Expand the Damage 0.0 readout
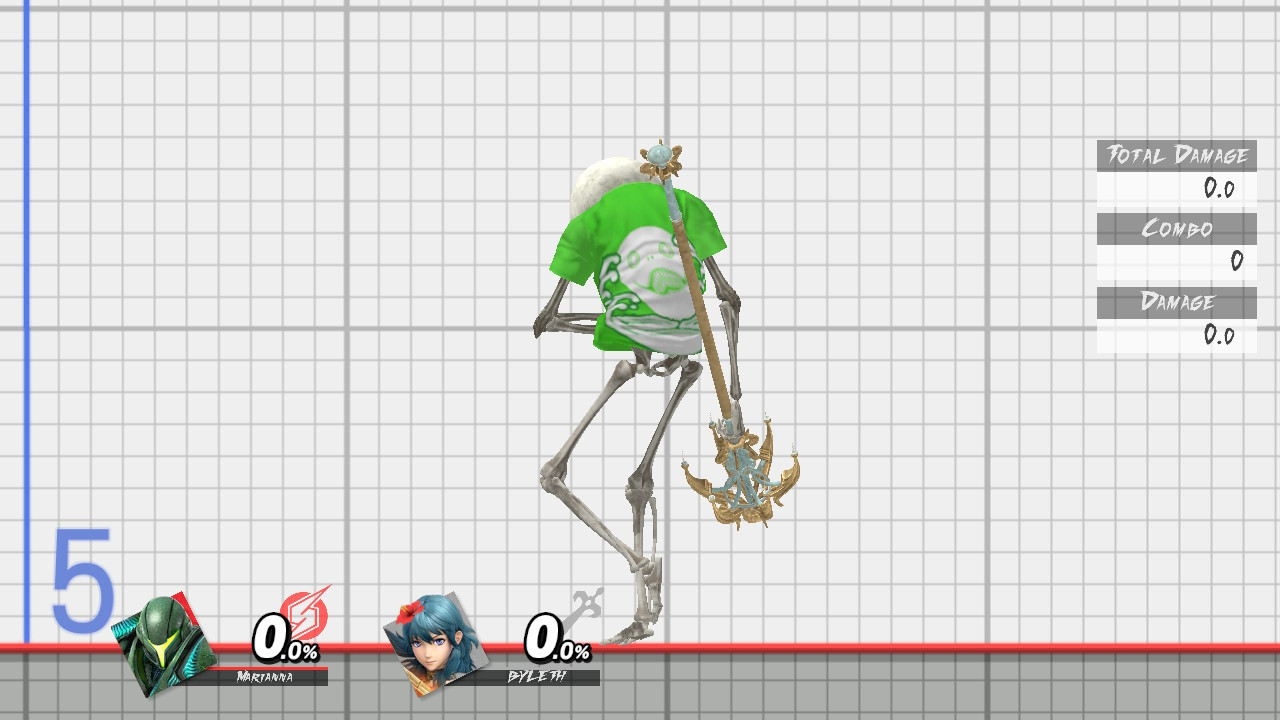 1222,337
